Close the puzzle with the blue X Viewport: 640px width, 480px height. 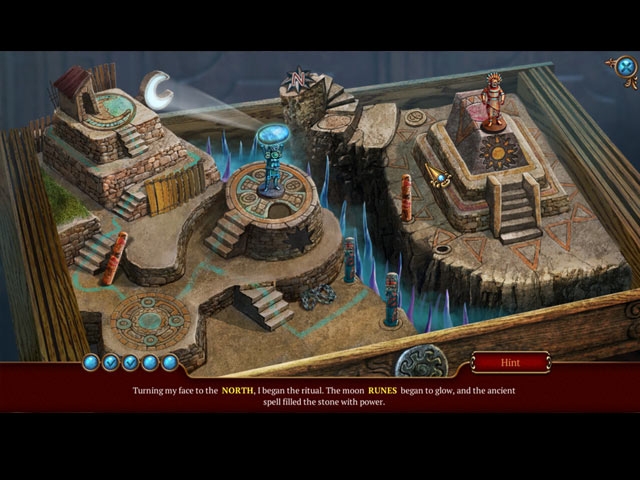point(625,67)
